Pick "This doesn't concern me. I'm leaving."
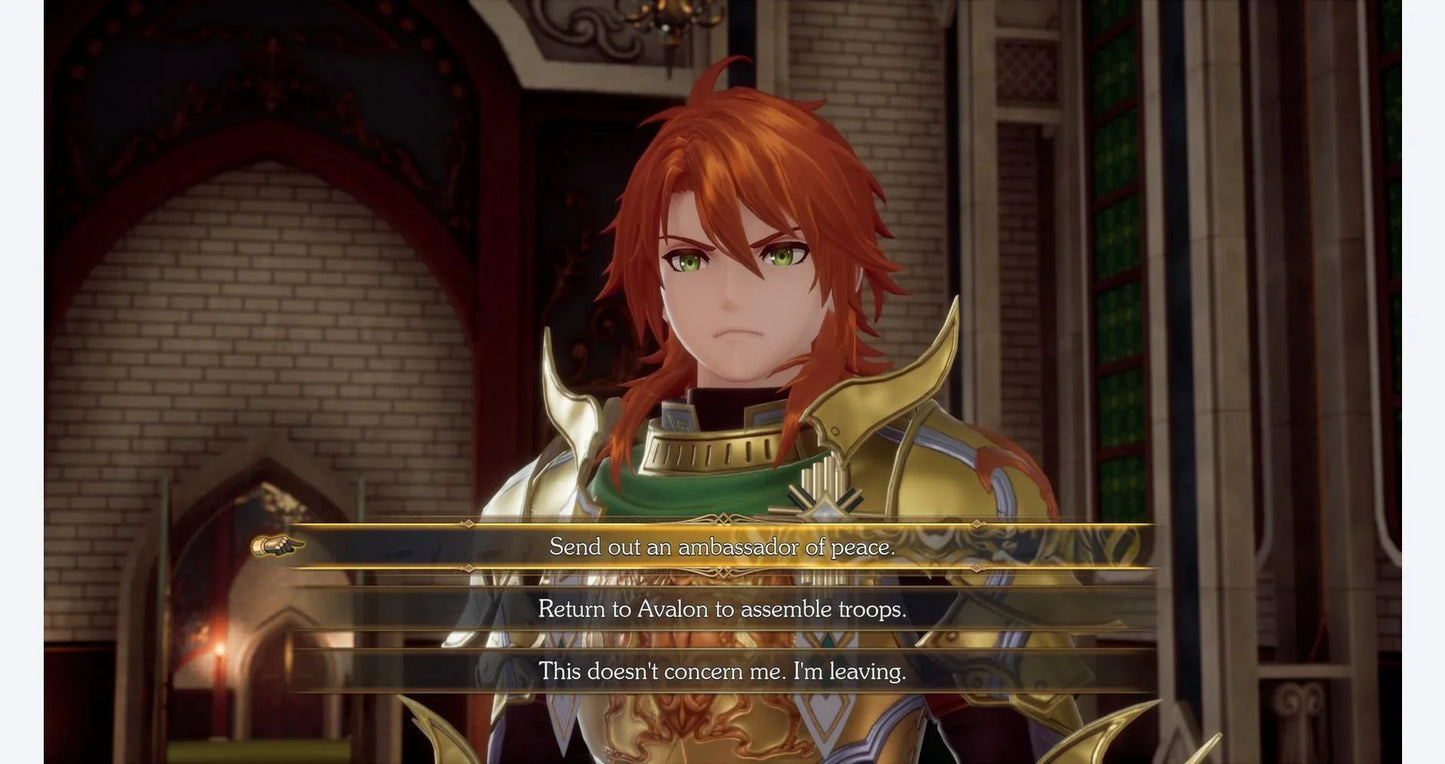1445x764 pixels. pos(722,671)
